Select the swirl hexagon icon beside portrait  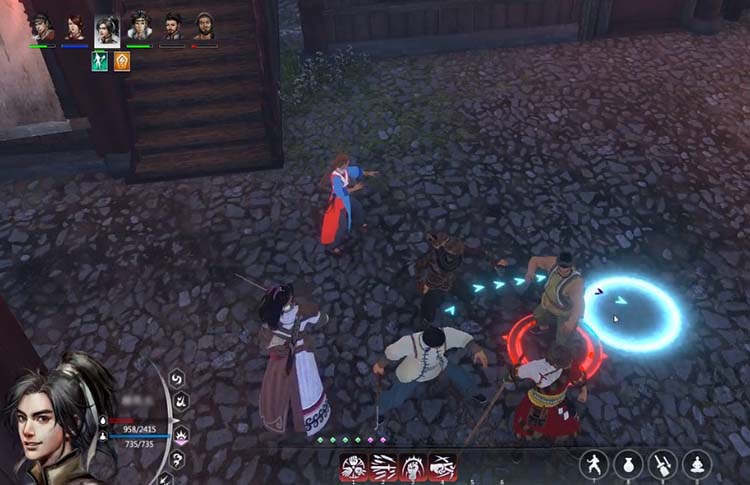[x=176, y=378]
